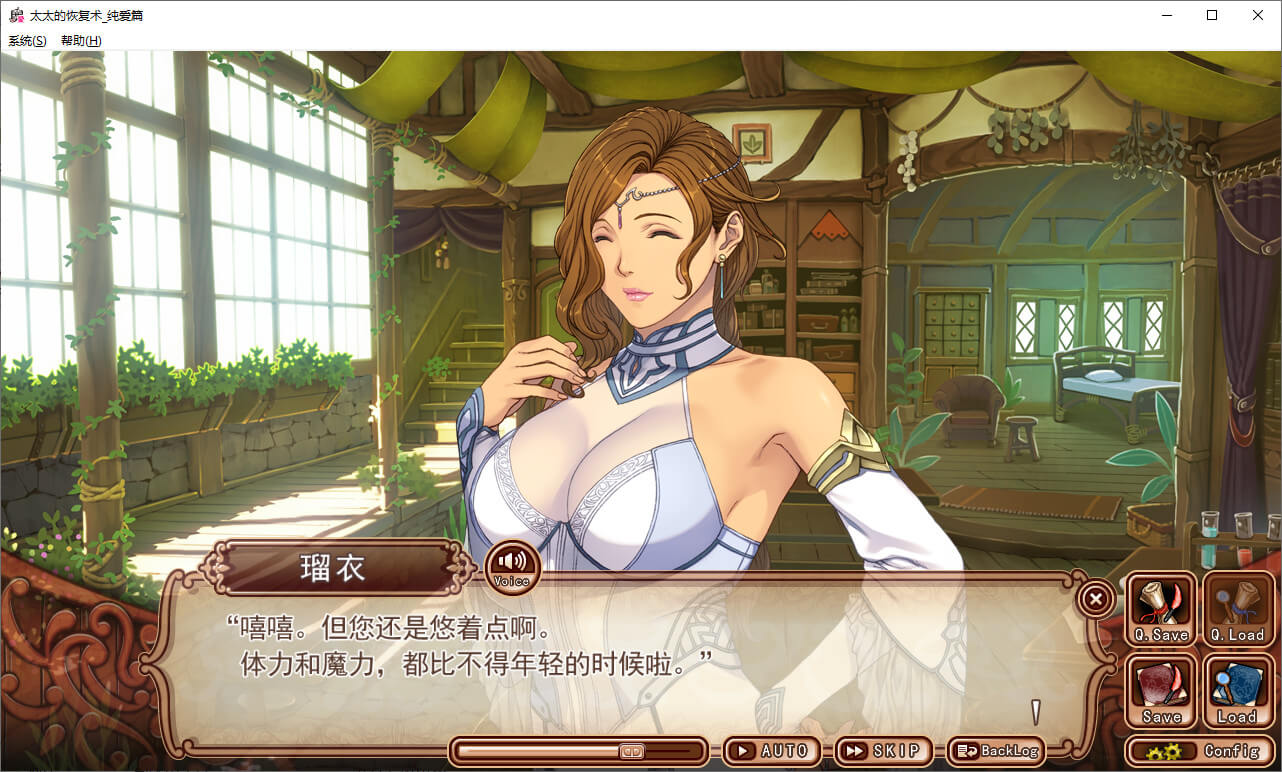This screenshot has height=772, width=1282.
Task: Replay the line with the Voice button
Action: (x=512, y=566)
